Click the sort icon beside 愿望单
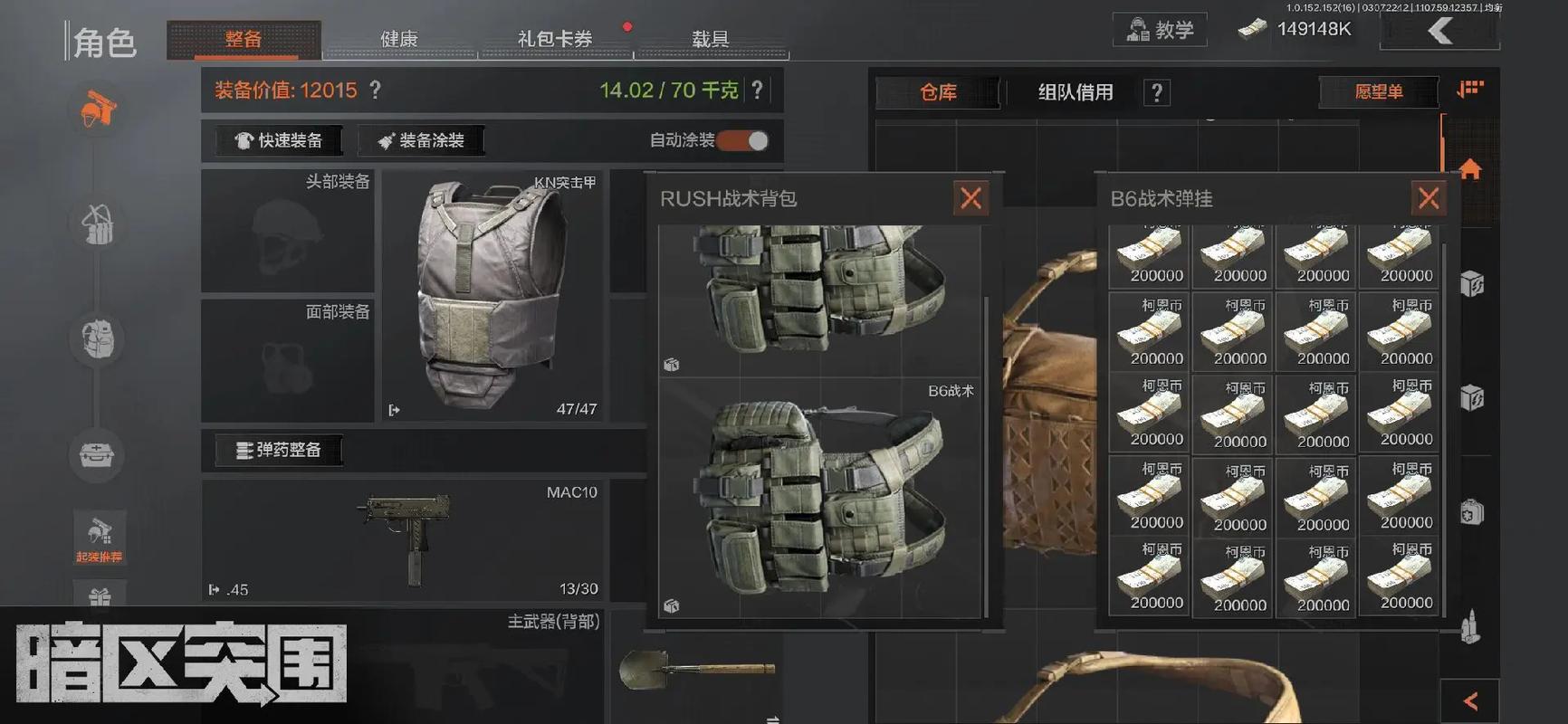The height and width of the screenshot is (724, 1568). point(1470,90)
